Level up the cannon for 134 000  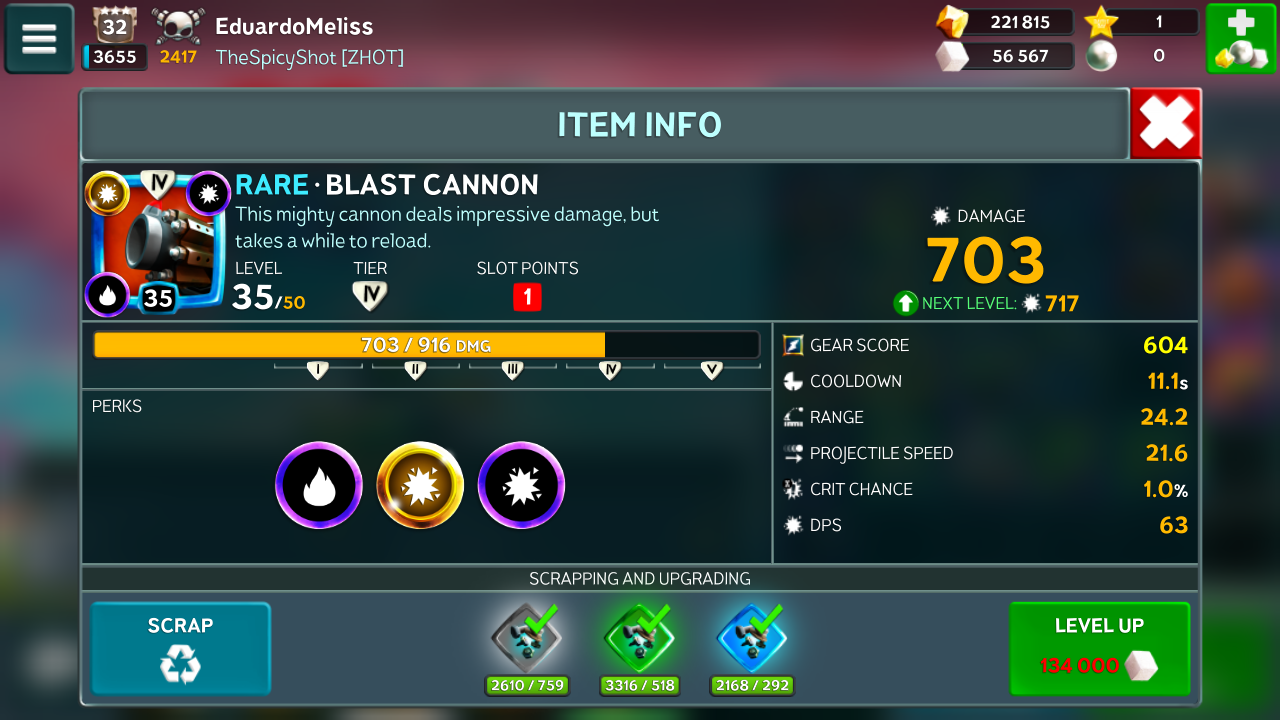(x=1099, y=648)
